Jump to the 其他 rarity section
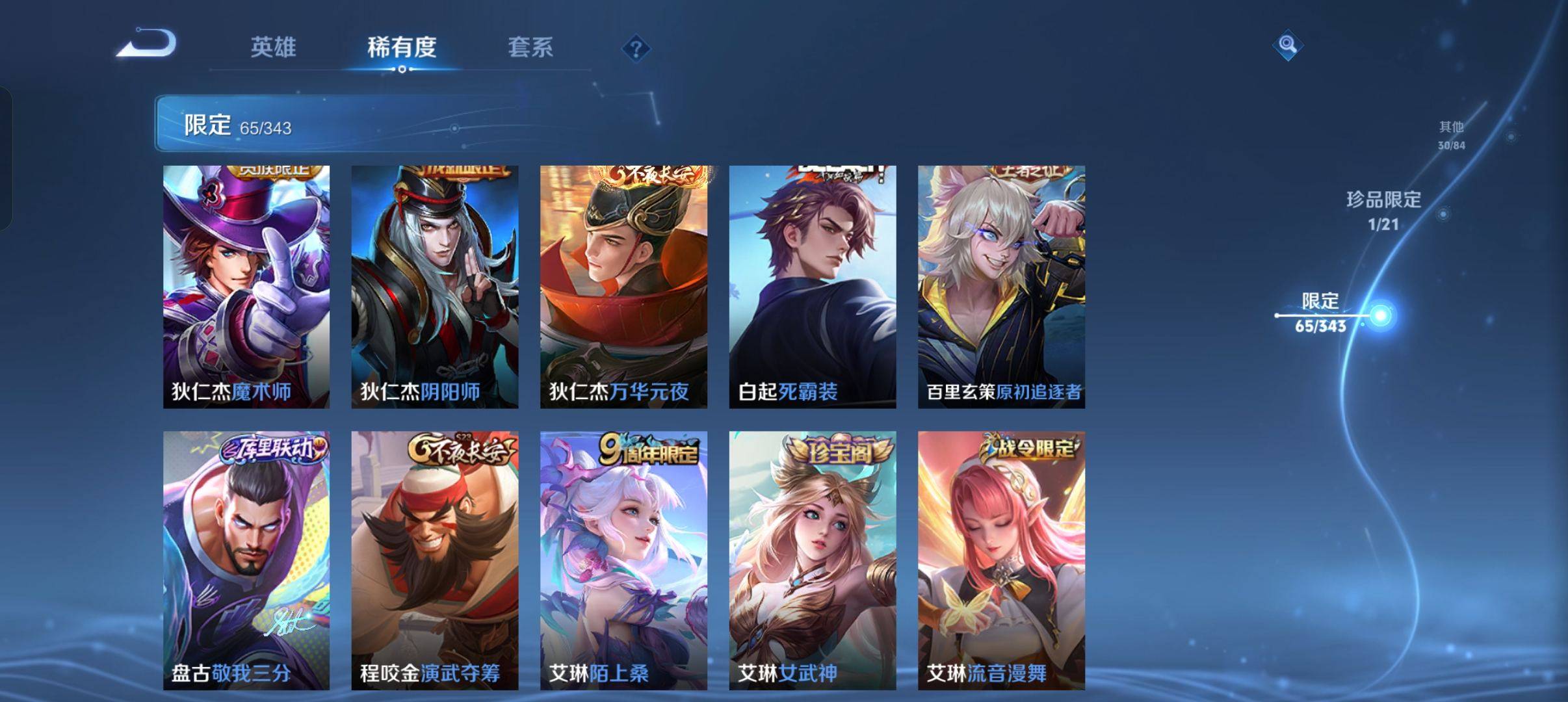This screenshot has height=702, width=1568. tap(1451, 135)
